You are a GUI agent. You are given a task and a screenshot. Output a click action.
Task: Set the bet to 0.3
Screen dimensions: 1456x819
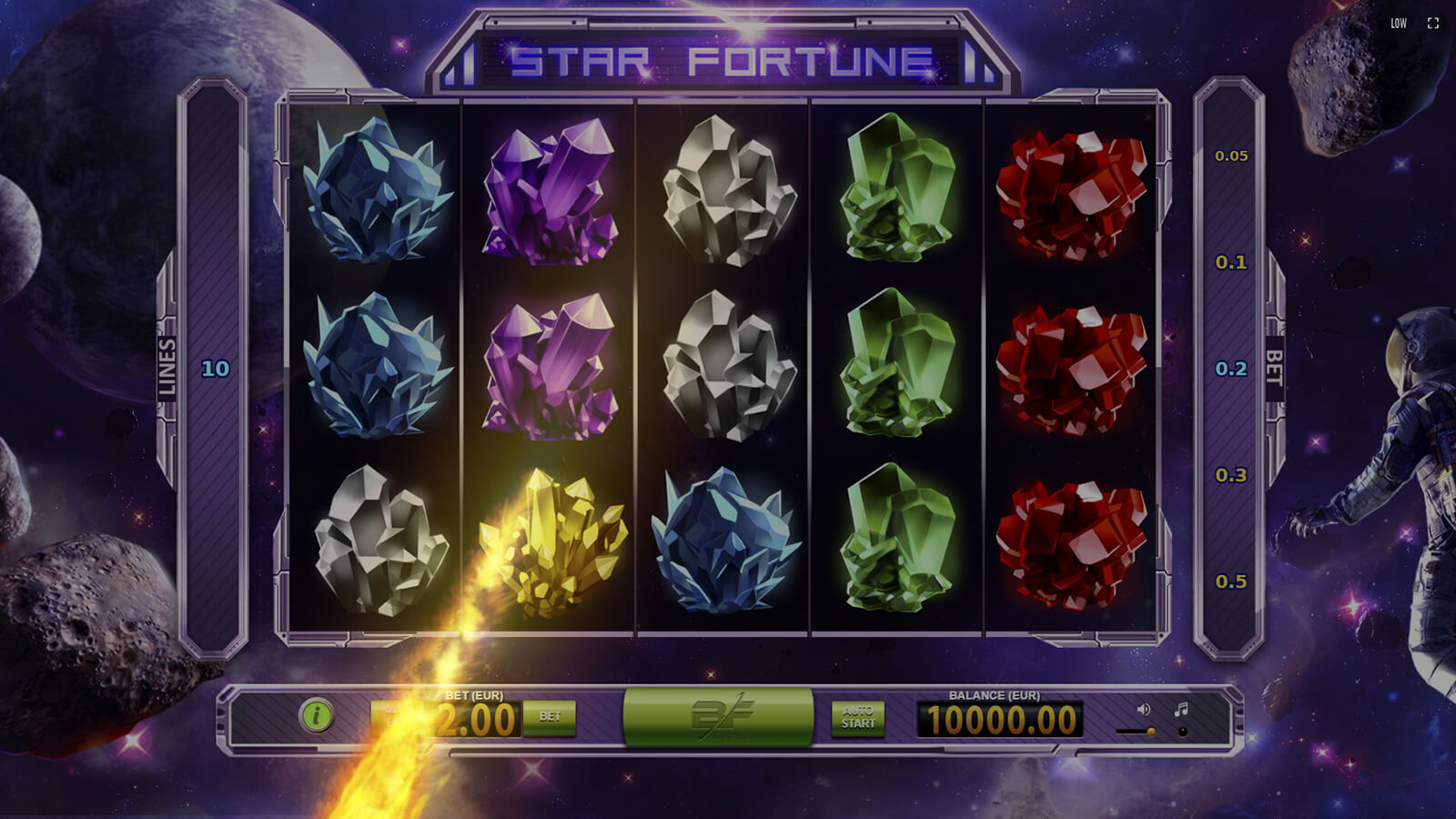click(1231, 476)
